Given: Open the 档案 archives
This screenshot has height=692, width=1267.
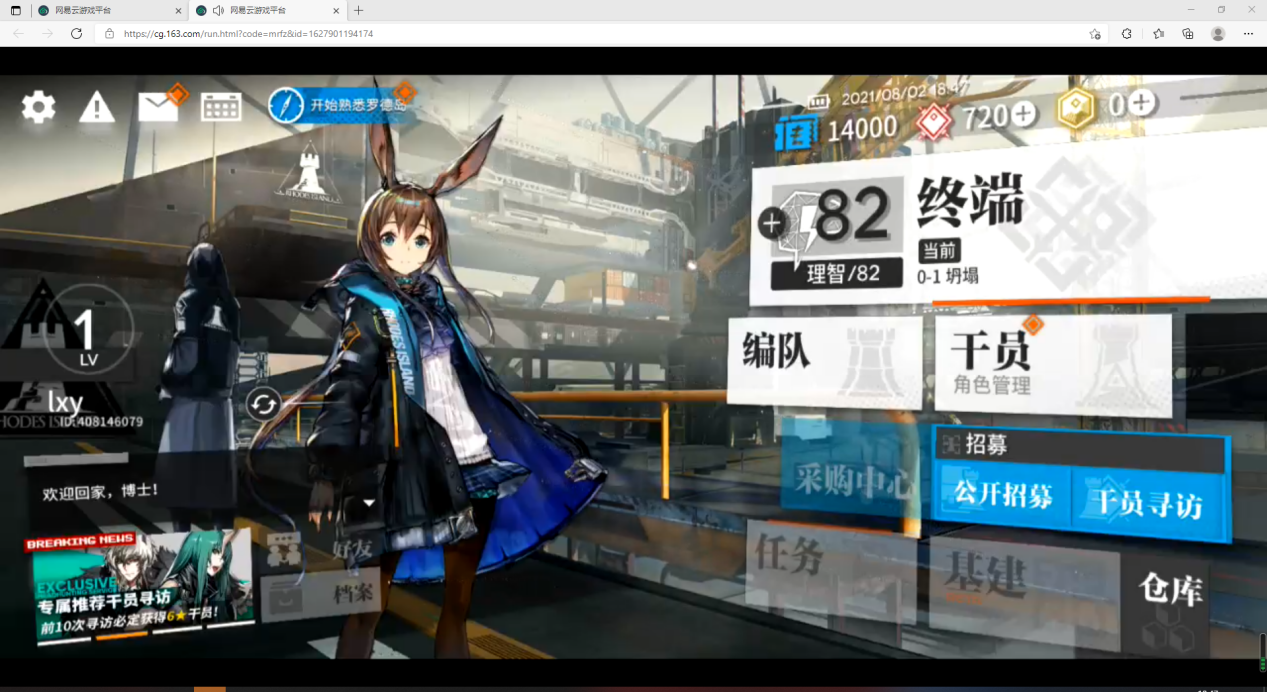Looking at the screenshot, I should click(x=330, y=593).
